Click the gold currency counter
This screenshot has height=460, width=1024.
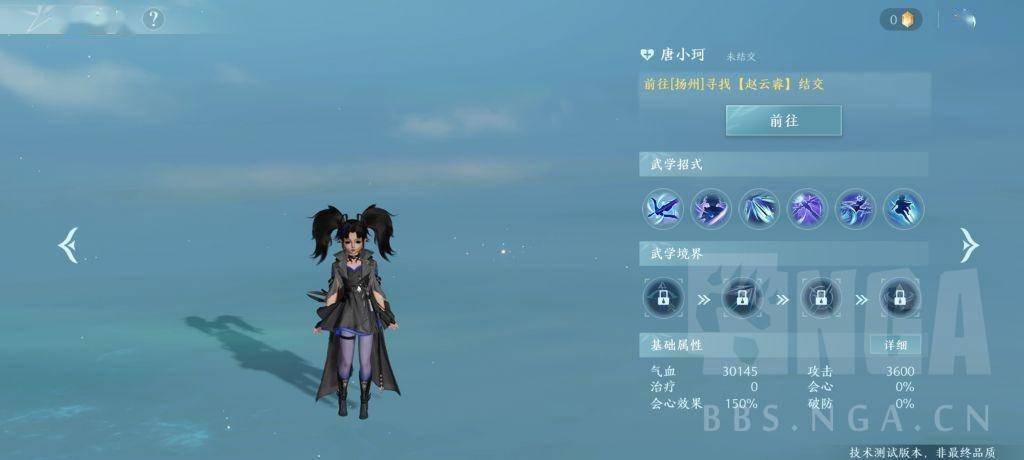pyautogui.click(x=901, y=19)
